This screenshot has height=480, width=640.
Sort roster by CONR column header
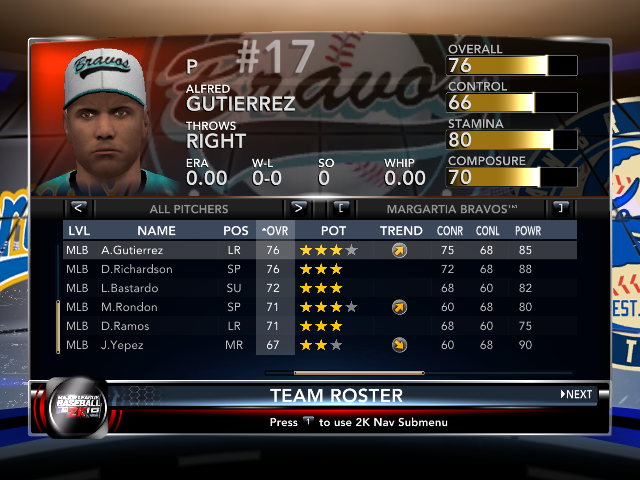(x=449, y=230)
